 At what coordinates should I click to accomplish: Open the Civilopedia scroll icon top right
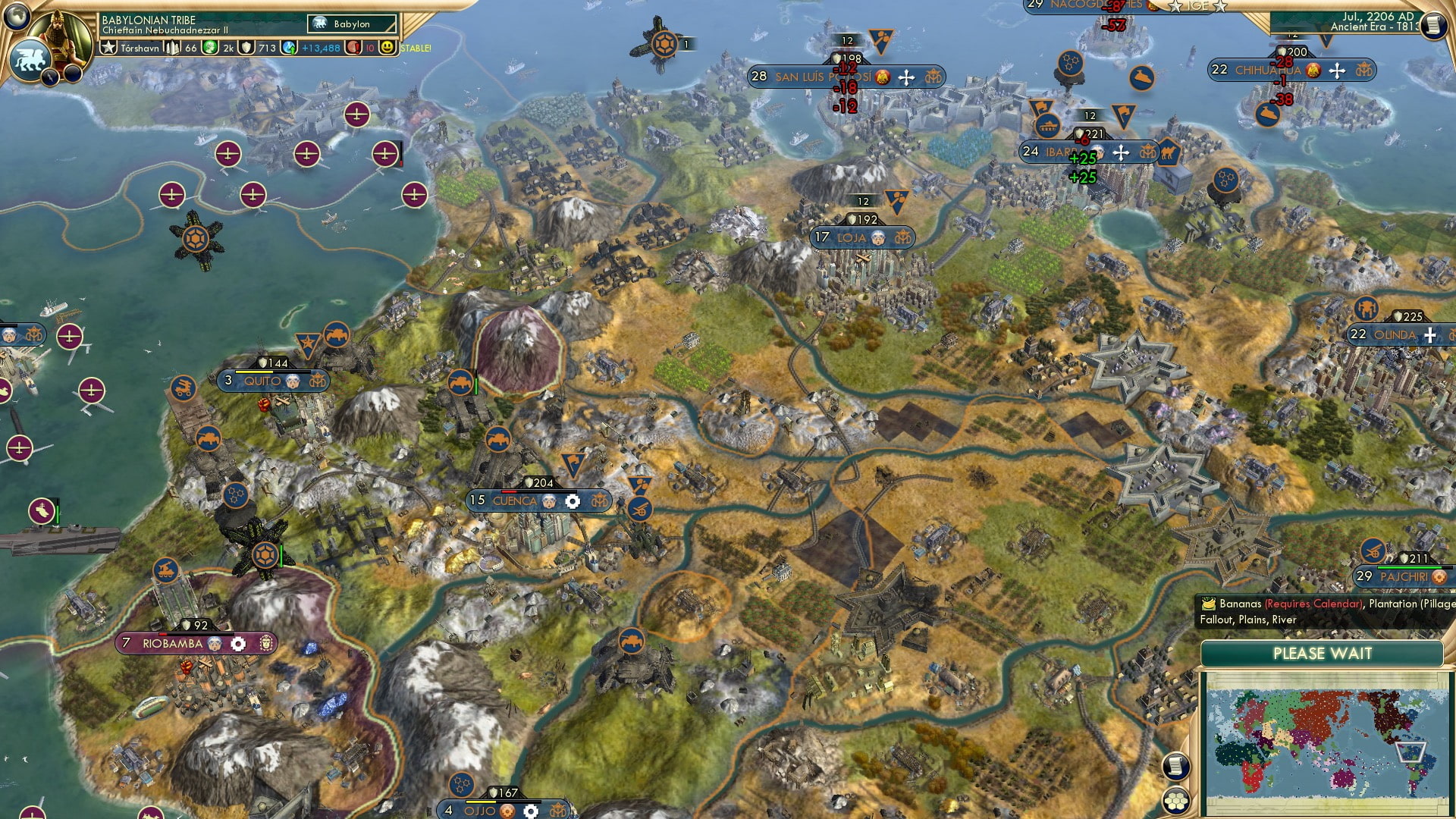pyautogui.click(x=1434, y=24)
